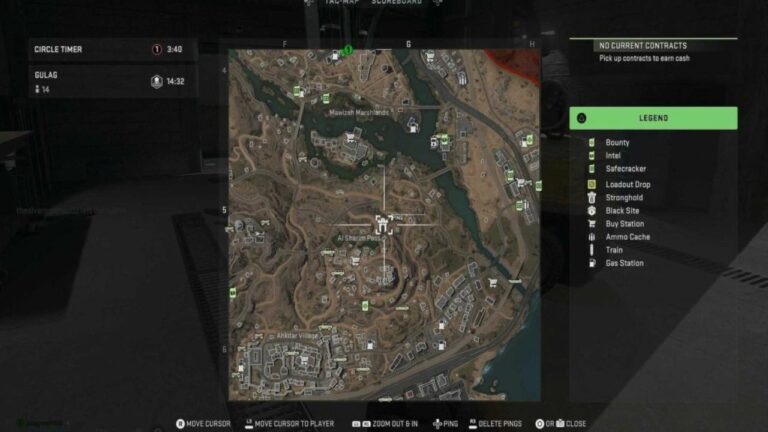
Task: Choose the Train legend entry
Action: click(615, 250)
